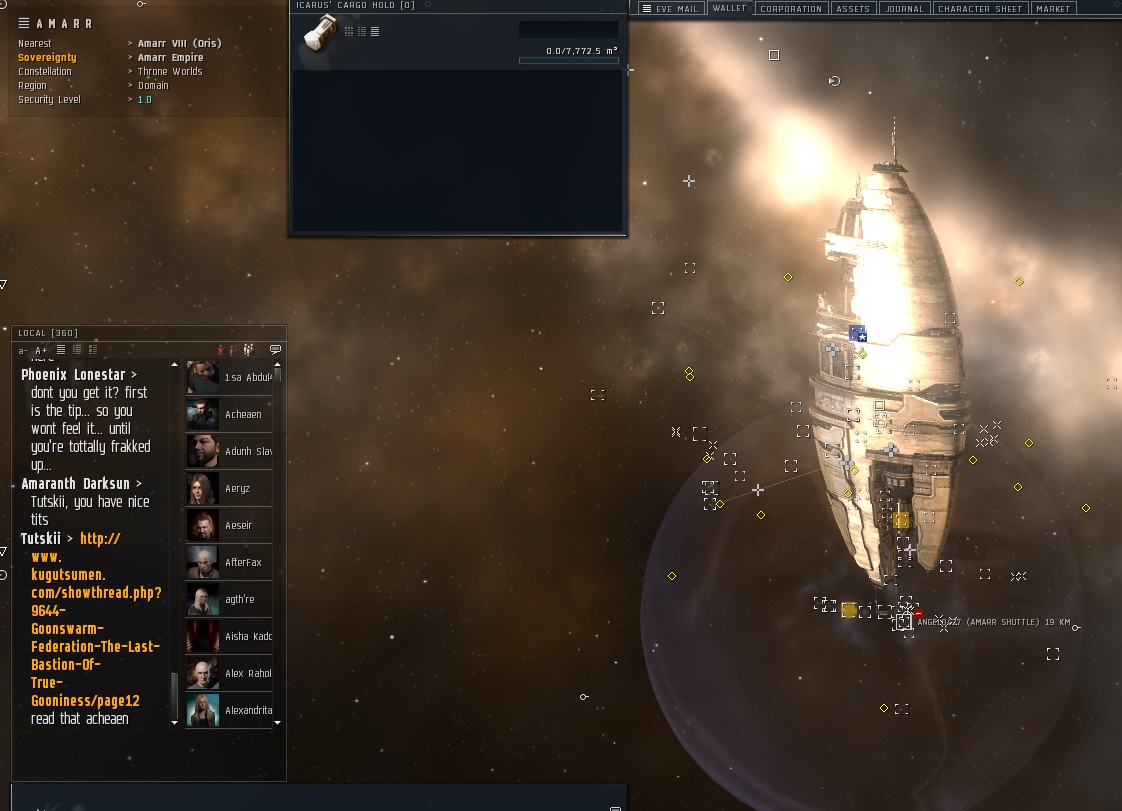Open the Corporation tab
Image resolution: width=1122 pixels, height=811 pixels.
791,9
